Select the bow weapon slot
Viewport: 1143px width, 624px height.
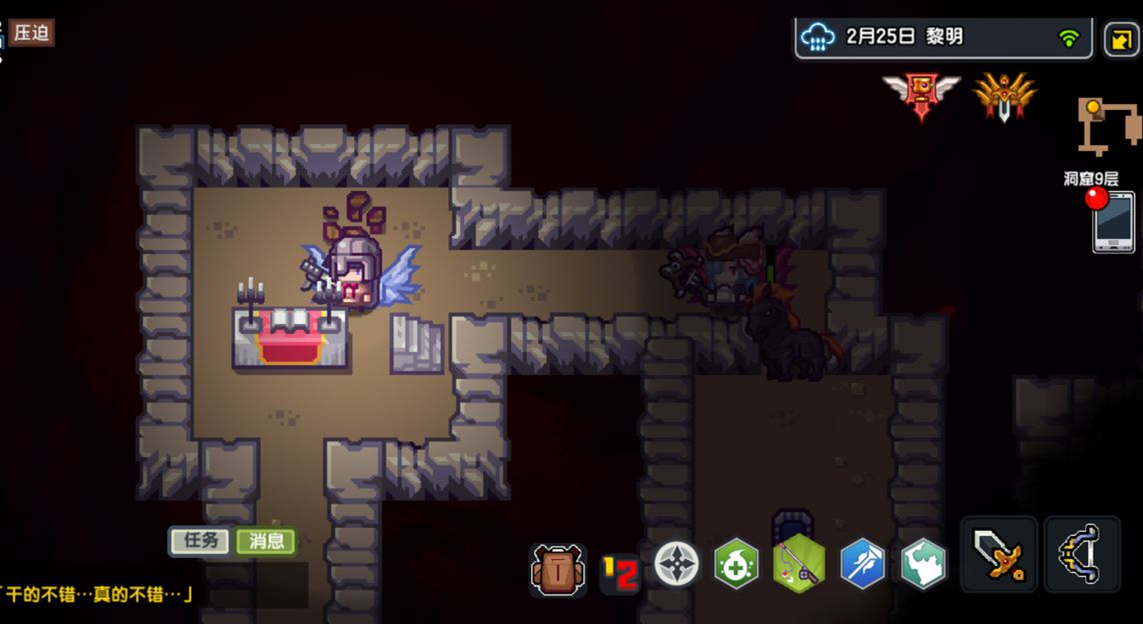pos(1082,555)
